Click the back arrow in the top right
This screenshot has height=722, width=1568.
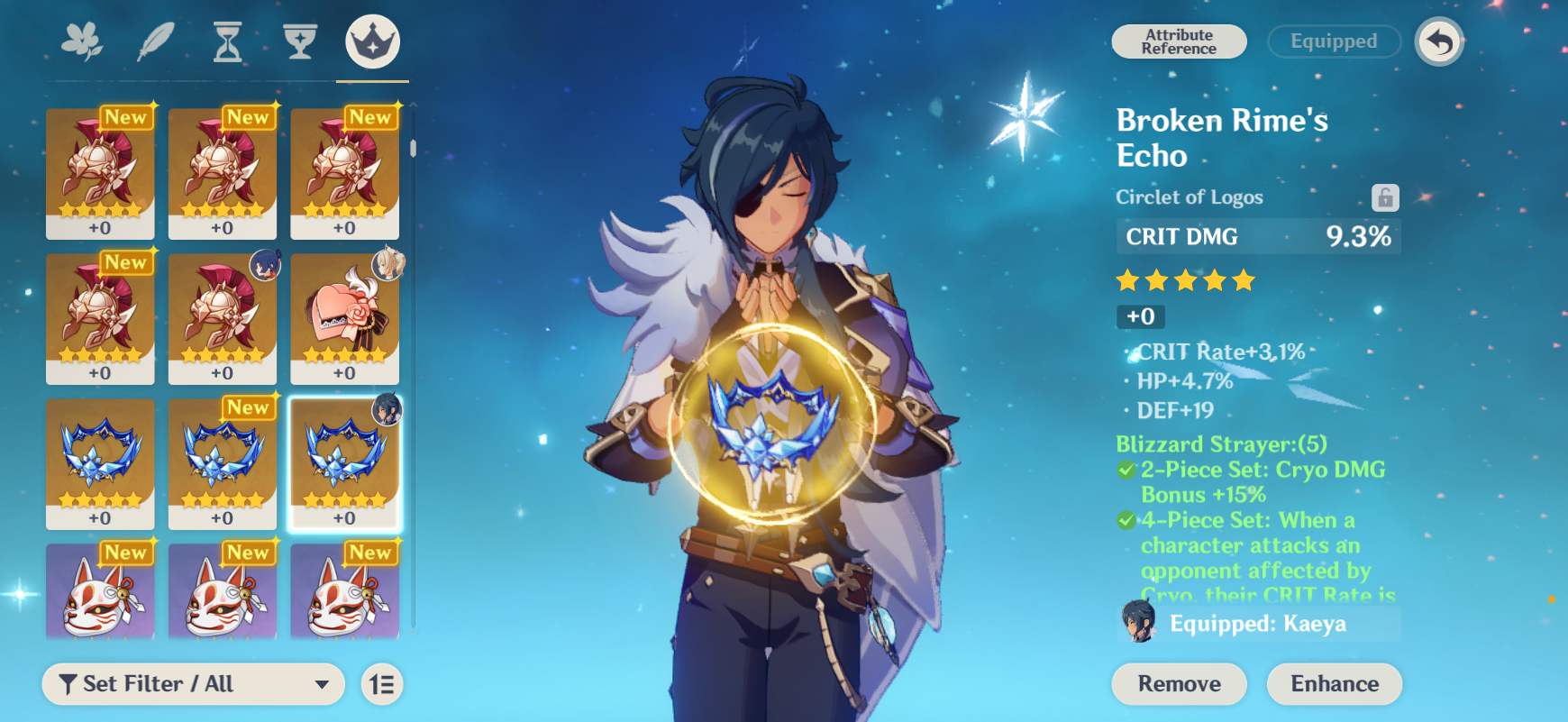coord(1441,41)
